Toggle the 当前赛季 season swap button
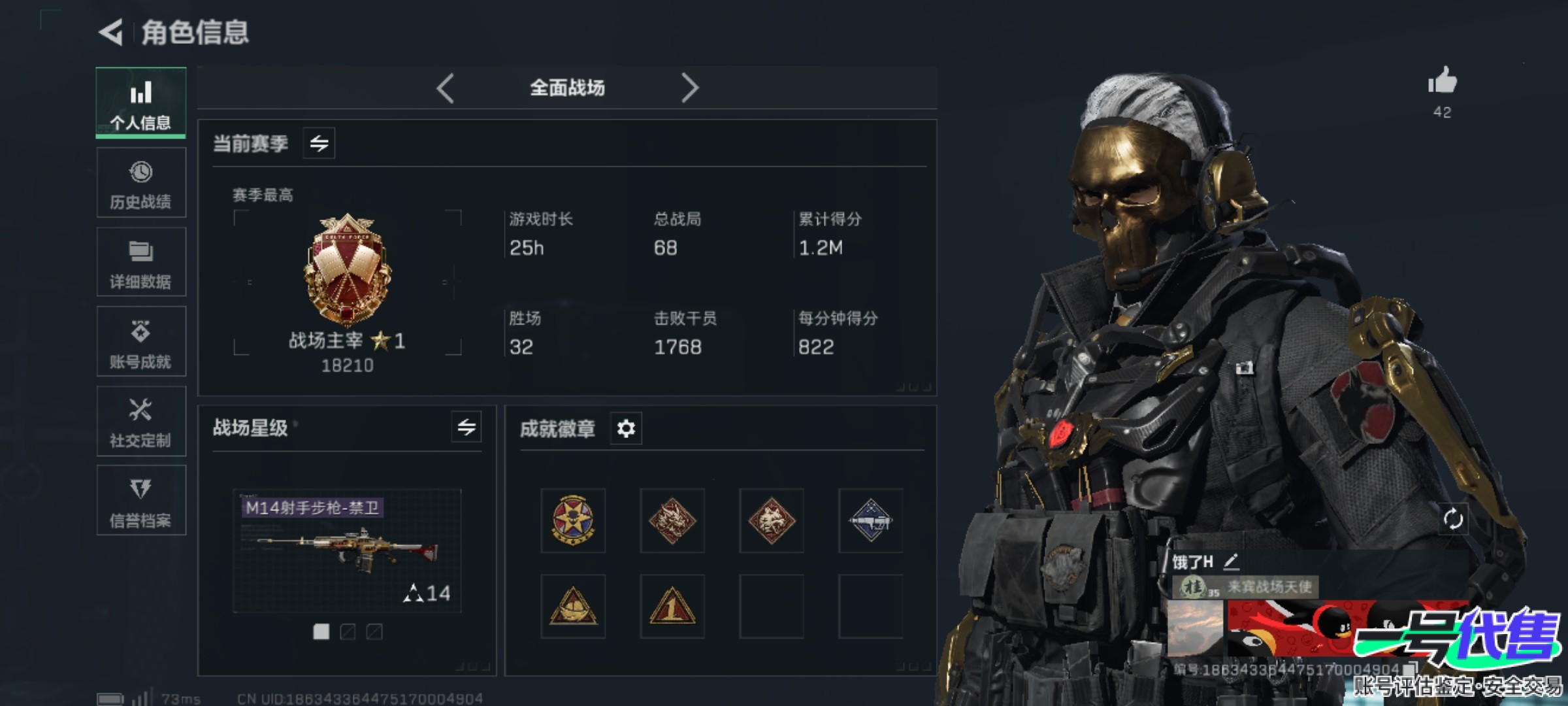The width and height of the screenshot is (1568, 706). pyautogui.click(x=319, y=143)
